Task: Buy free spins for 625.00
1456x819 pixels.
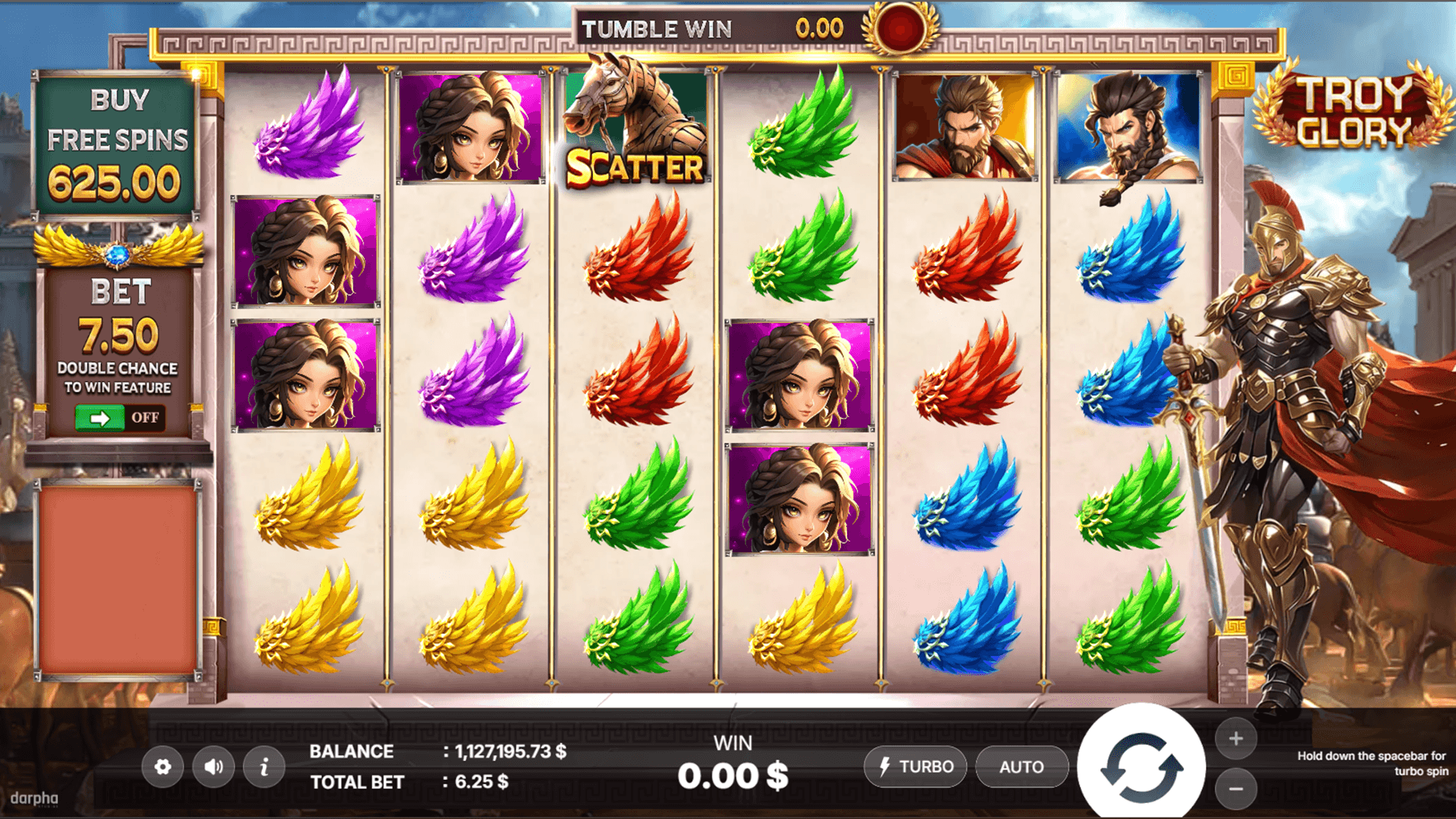Action: pos(115,144)
